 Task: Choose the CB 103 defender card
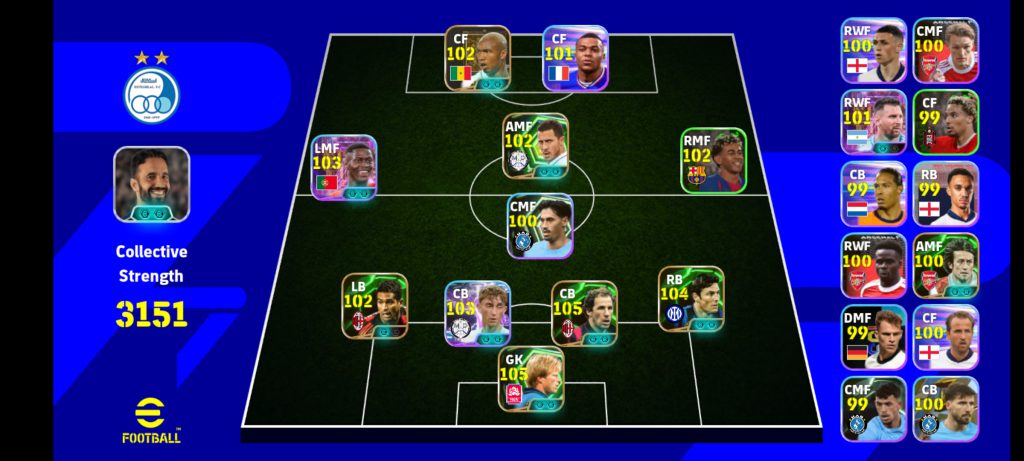click(477, 313)
